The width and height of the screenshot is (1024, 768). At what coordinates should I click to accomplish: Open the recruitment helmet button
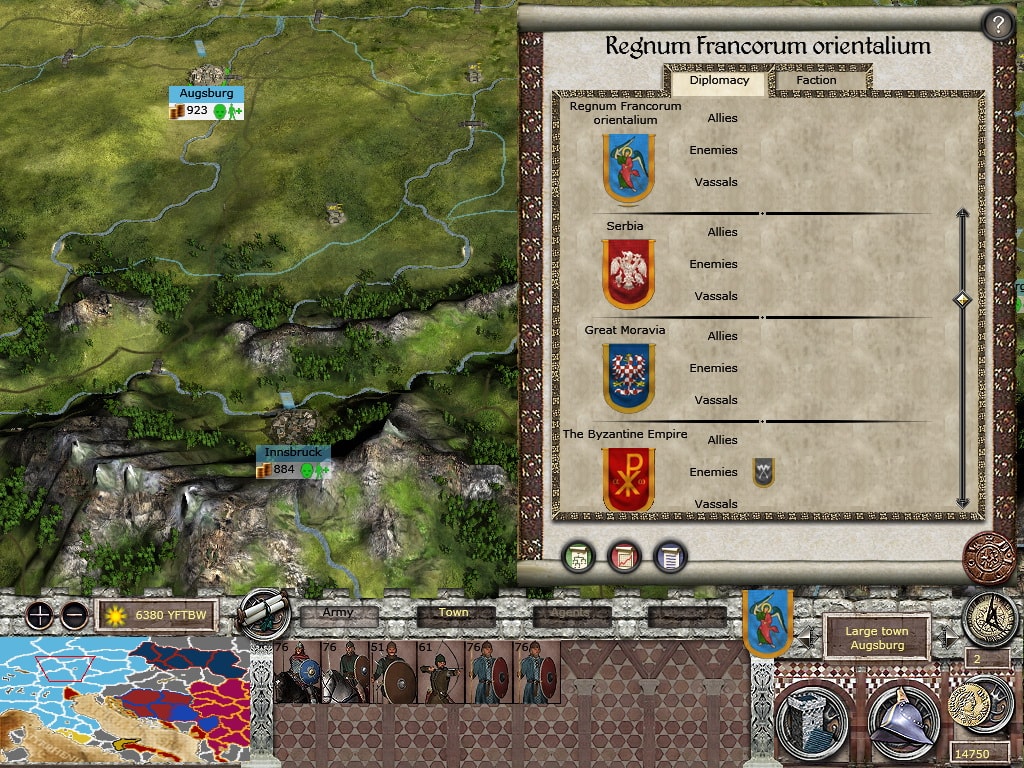point(901,720)
